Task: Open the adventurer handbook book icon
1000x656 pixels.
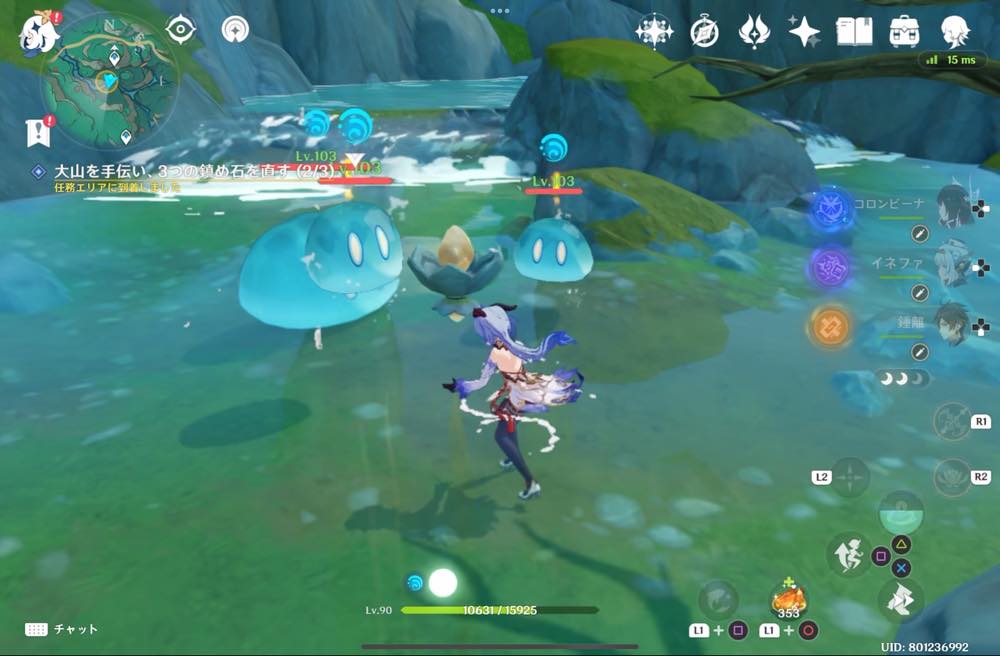Action: [853, 31]
